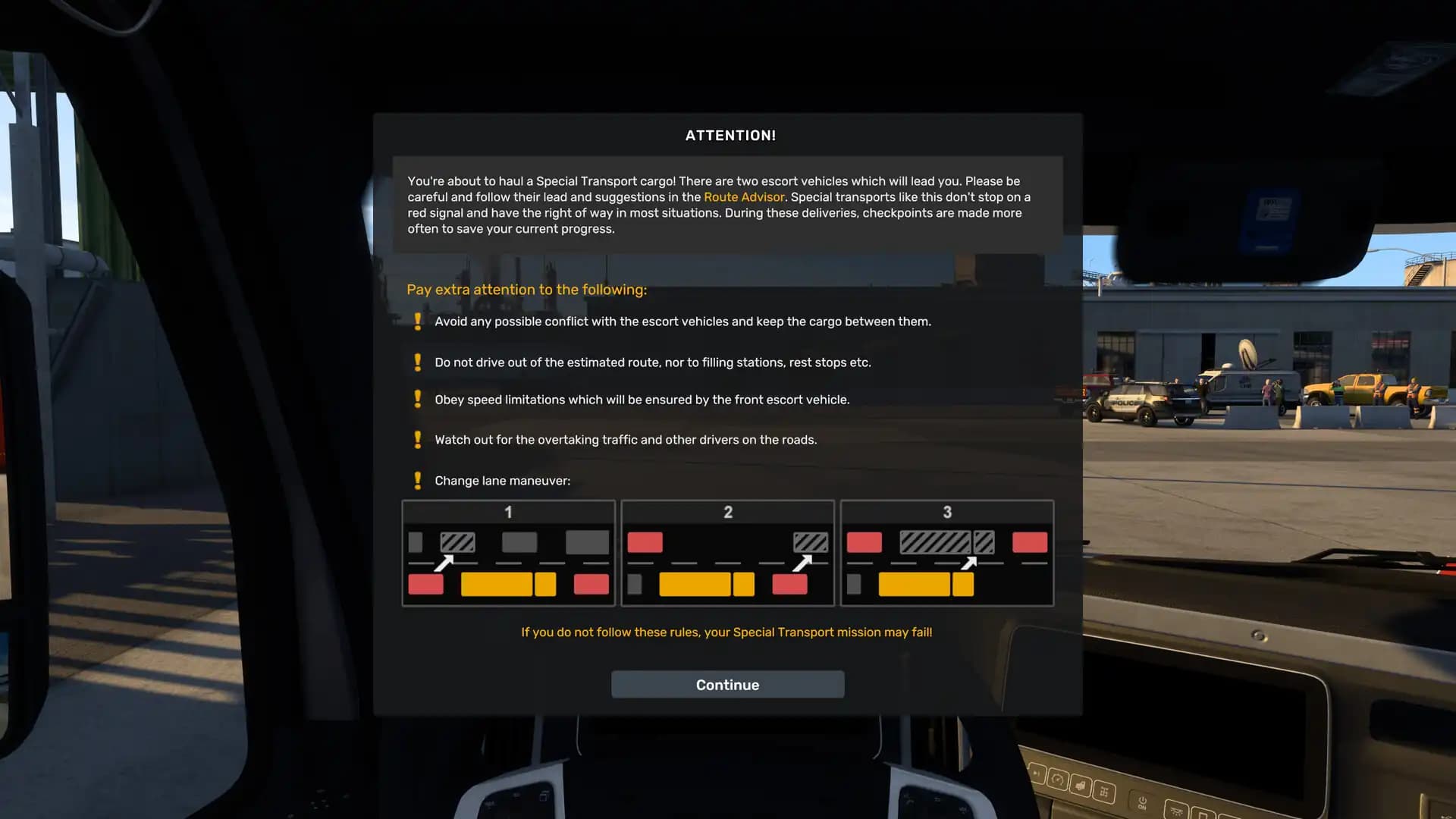This screenshot has width=1456, height=819.
Task: Click the striped target lane in diagram 3
Action: tap(934, 541)
